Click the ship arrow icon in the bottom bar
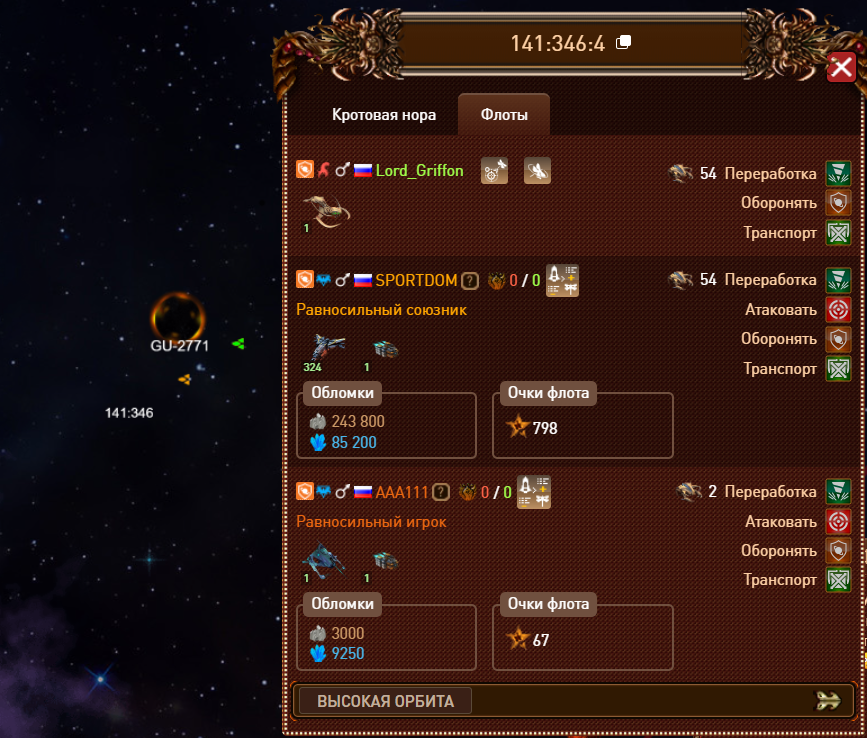 click(828, 701)
